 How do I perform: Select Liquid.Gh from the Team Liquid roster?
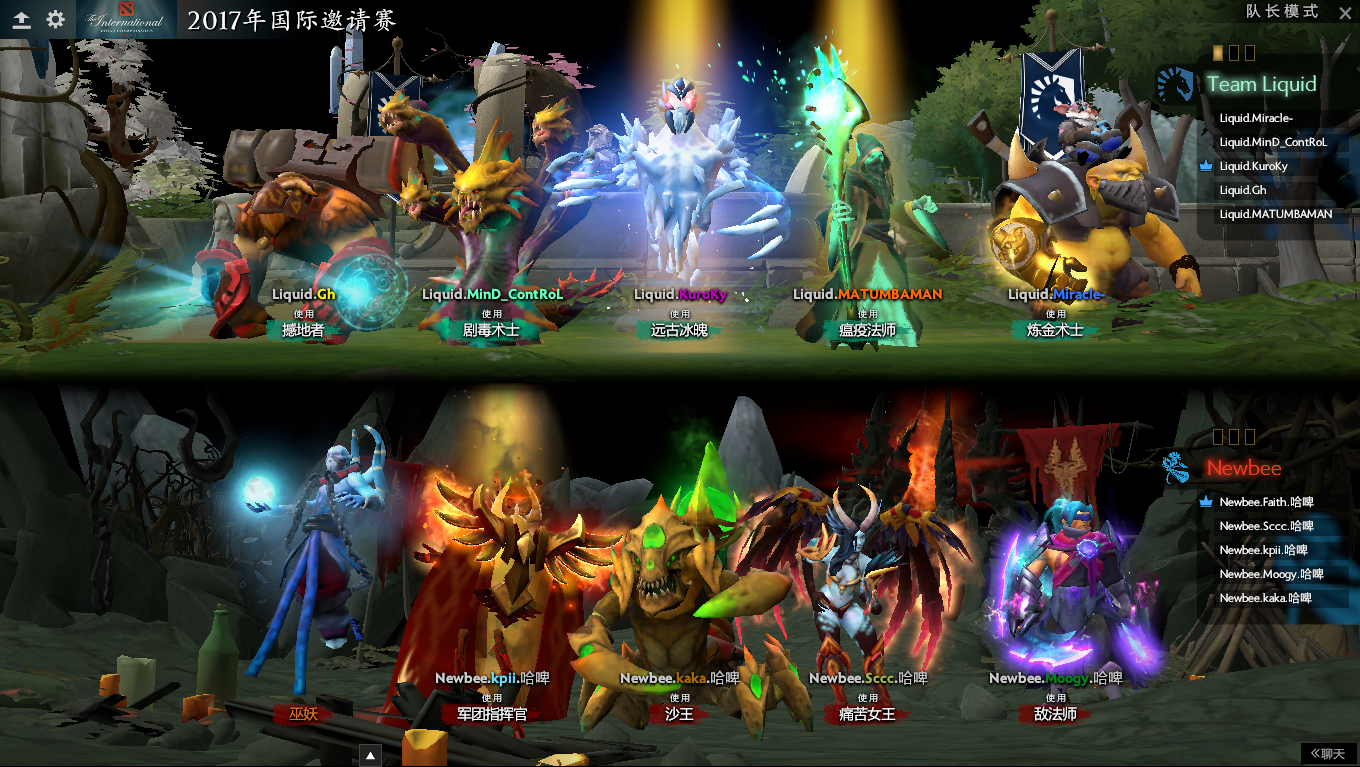[1244, 190]
